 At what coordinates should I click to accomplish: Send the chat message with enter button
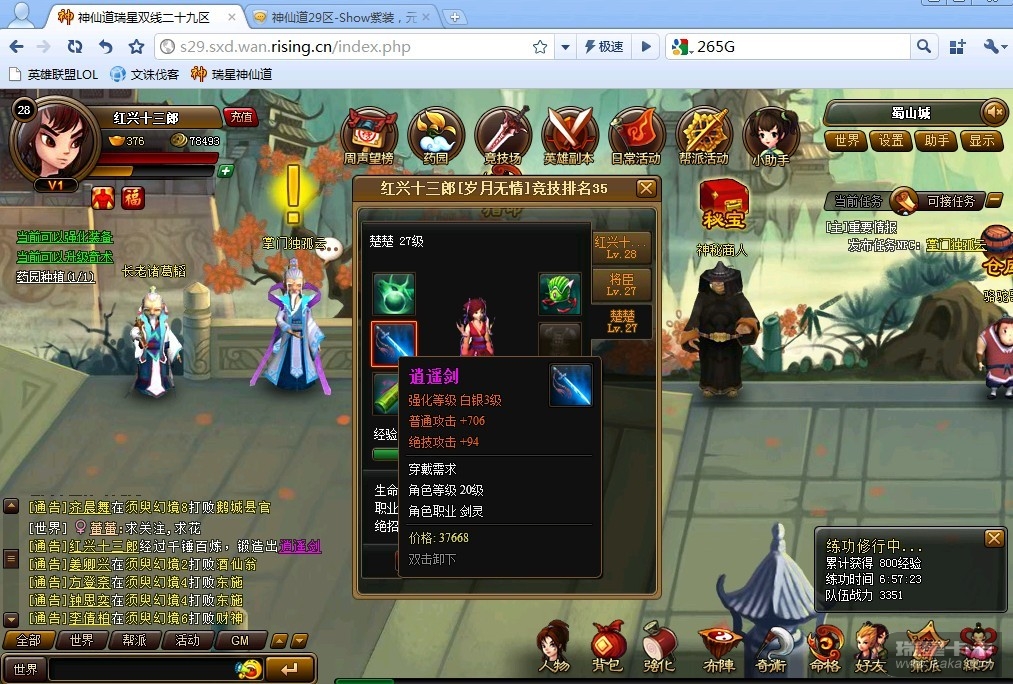point(289,668)
